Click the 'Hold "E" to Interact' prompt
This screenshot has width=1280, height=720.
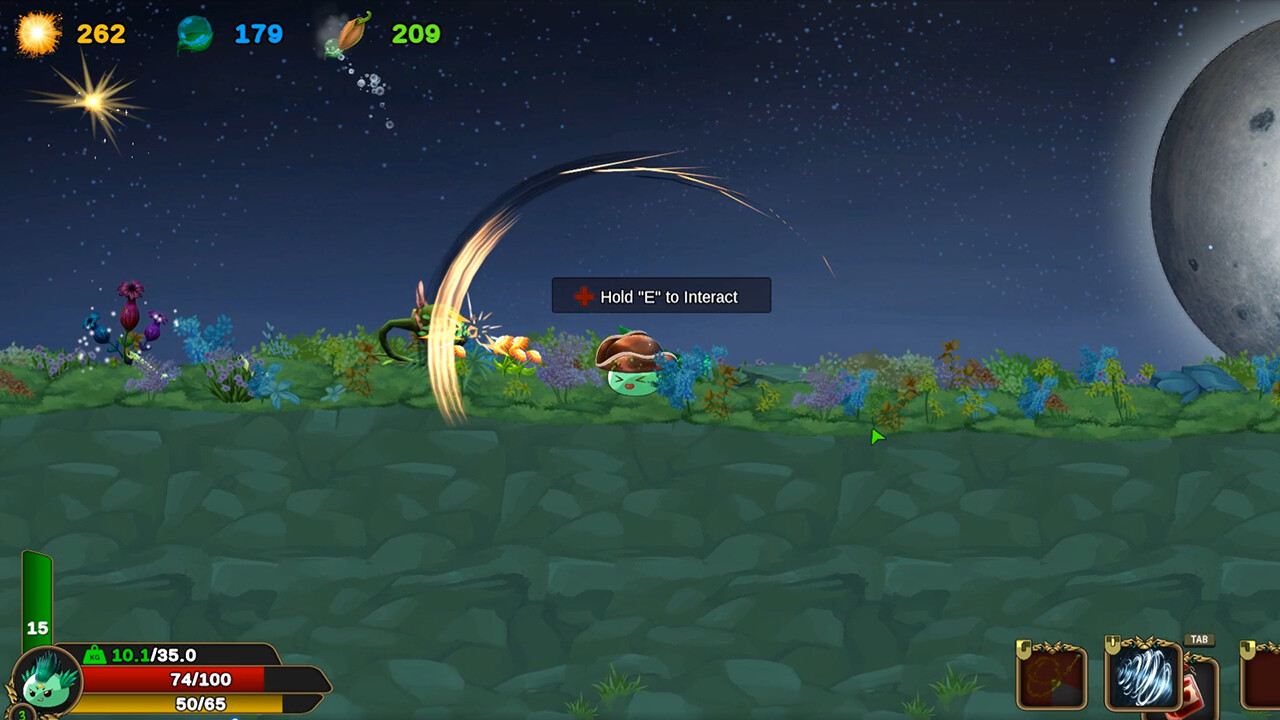(x=660, y=296)
